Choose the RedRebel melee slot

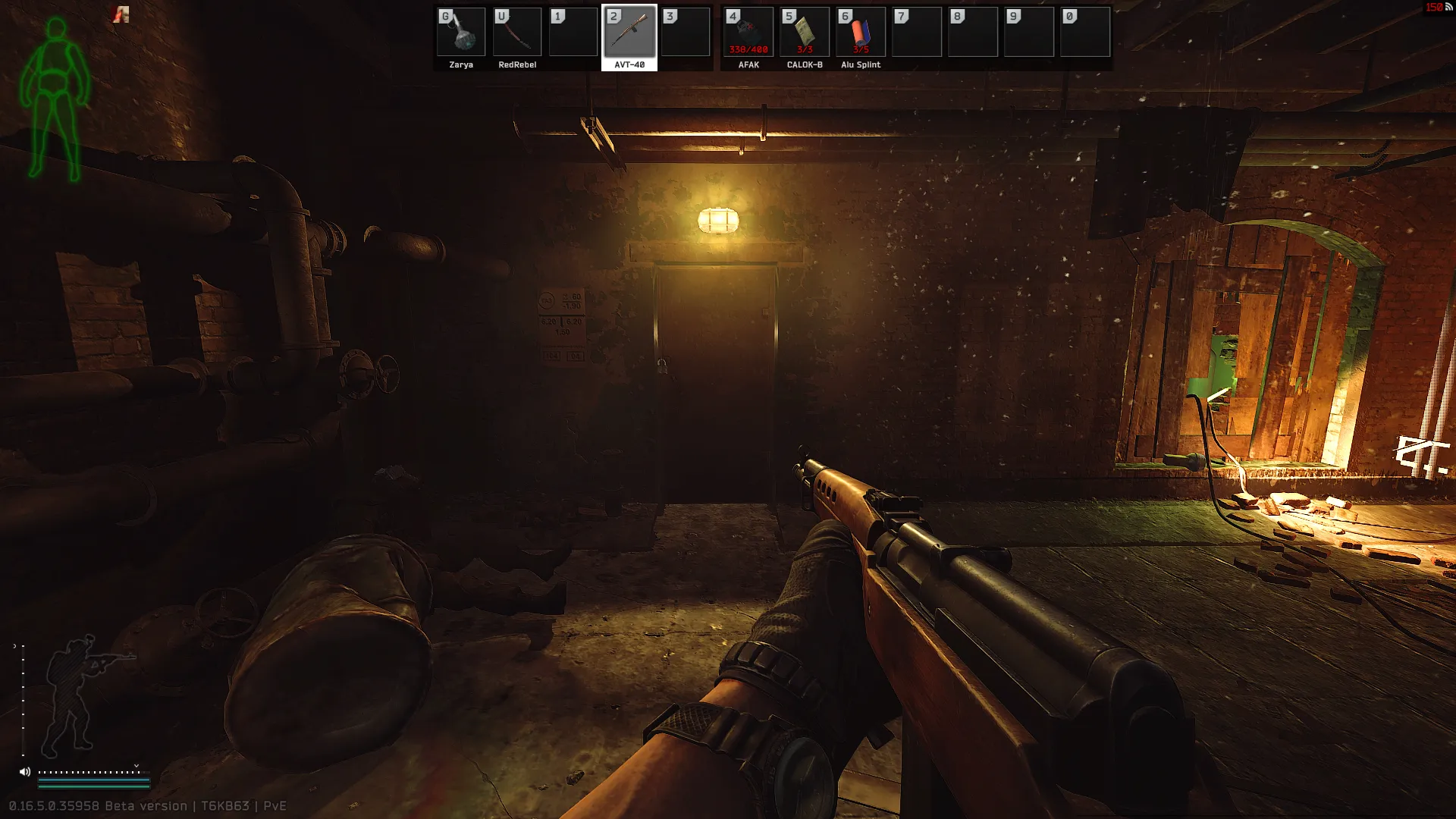pos(517,33)
